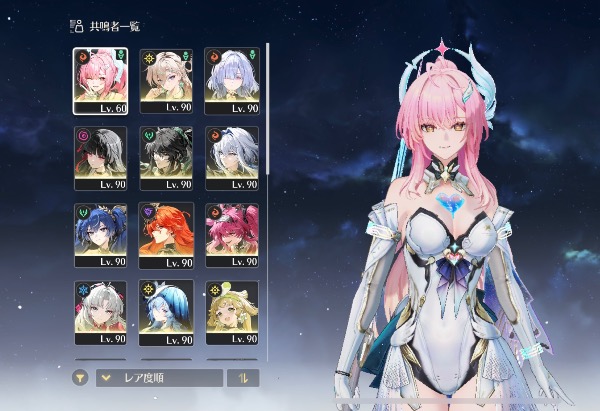Choose the blue twin-tailed resonator
600x411 pixels.
click(100, 233)
